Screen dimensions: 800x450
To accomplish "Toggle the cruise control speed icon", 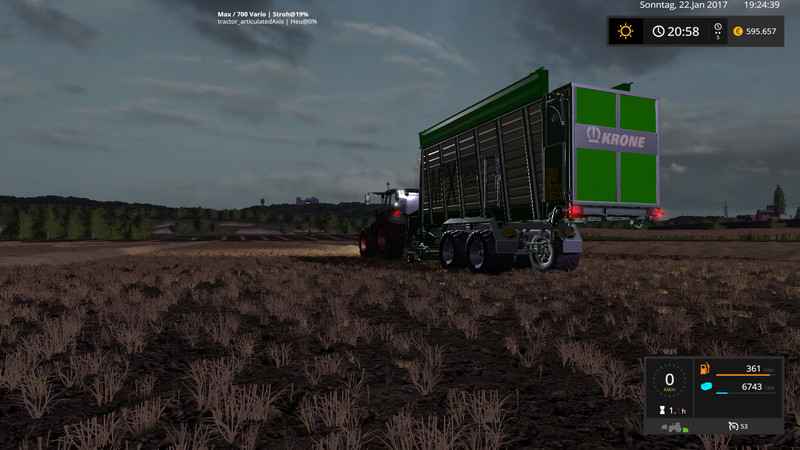I will 733,427.
